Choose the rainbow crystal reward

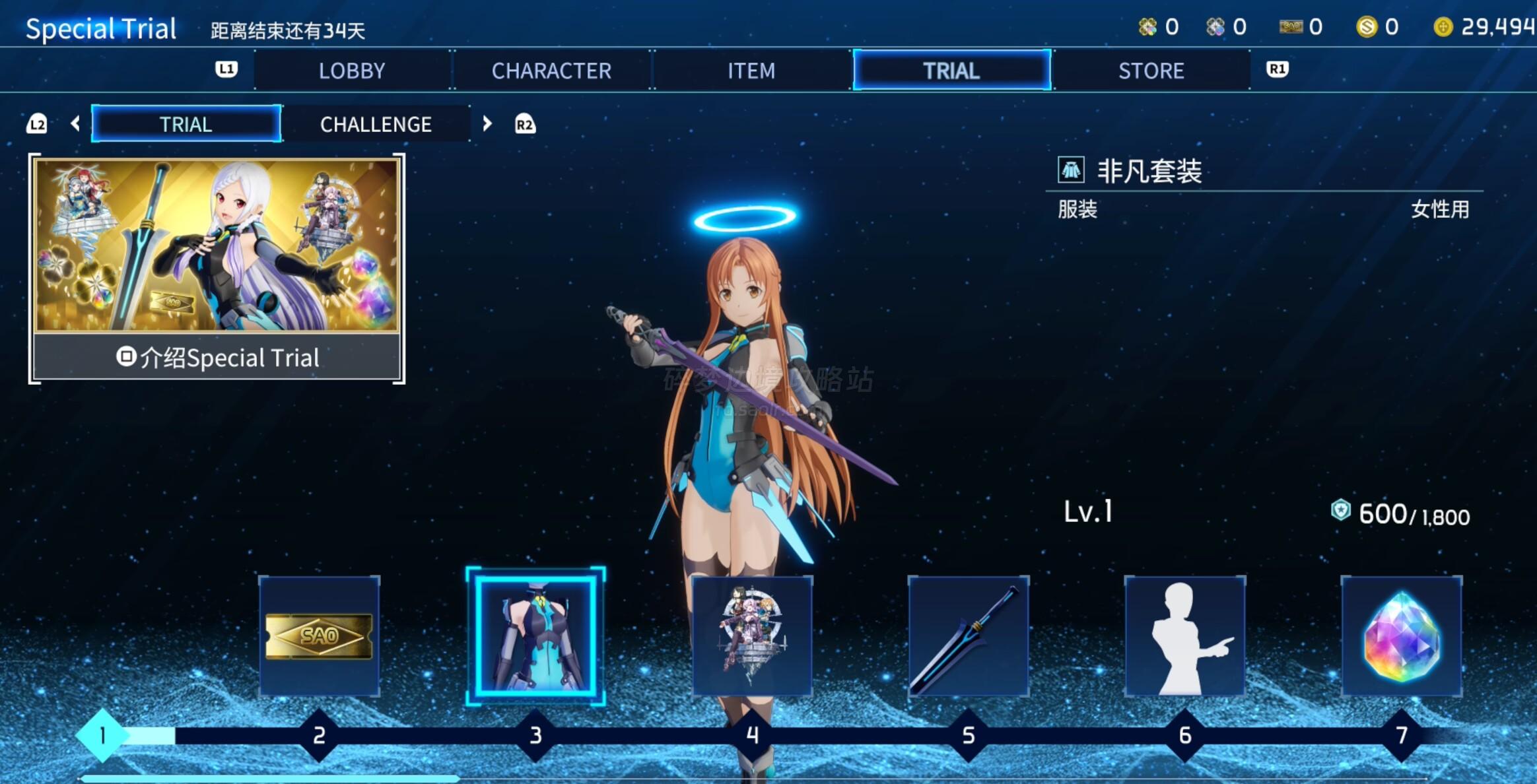click(x=1402, y=636)
